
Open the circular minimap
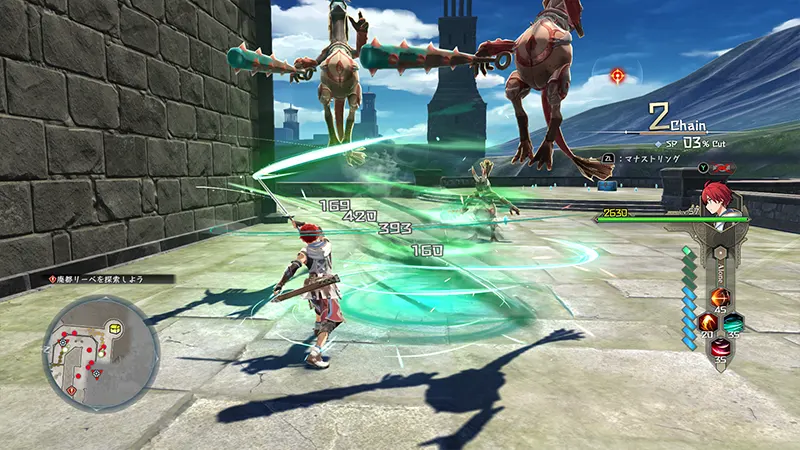[x=100, y=351]
